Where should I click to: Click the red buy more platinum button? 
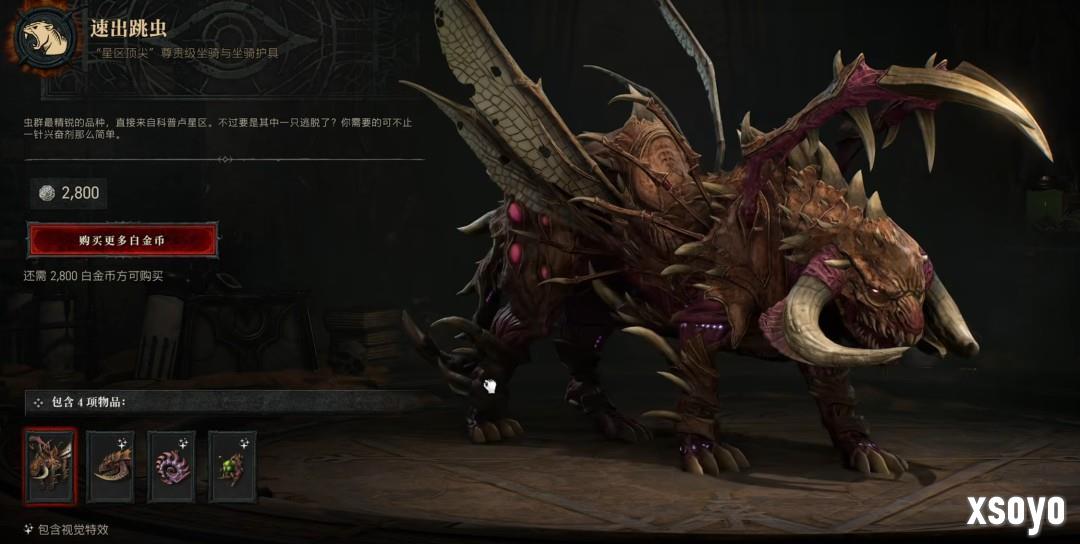122,241
